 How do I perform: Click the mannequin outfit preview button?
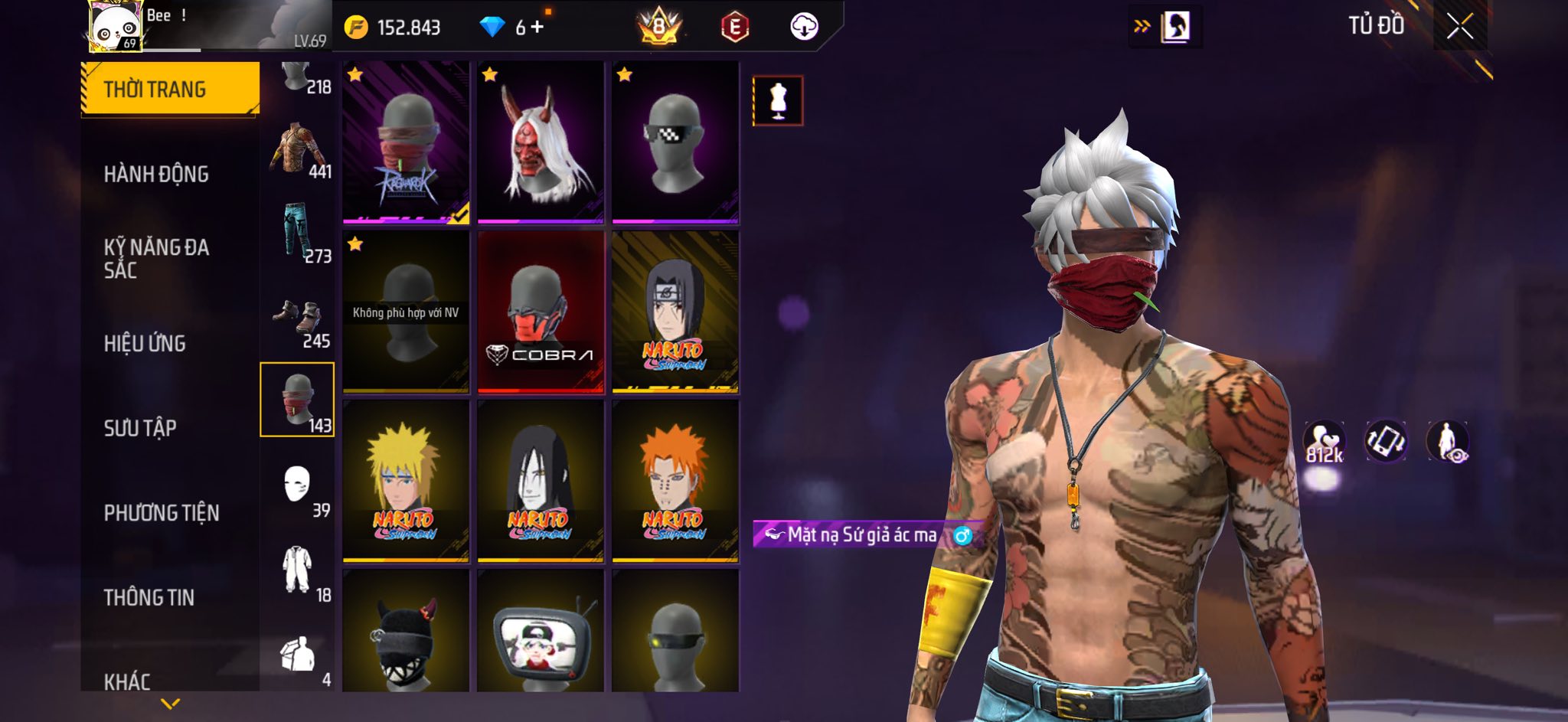click(778, 100)
